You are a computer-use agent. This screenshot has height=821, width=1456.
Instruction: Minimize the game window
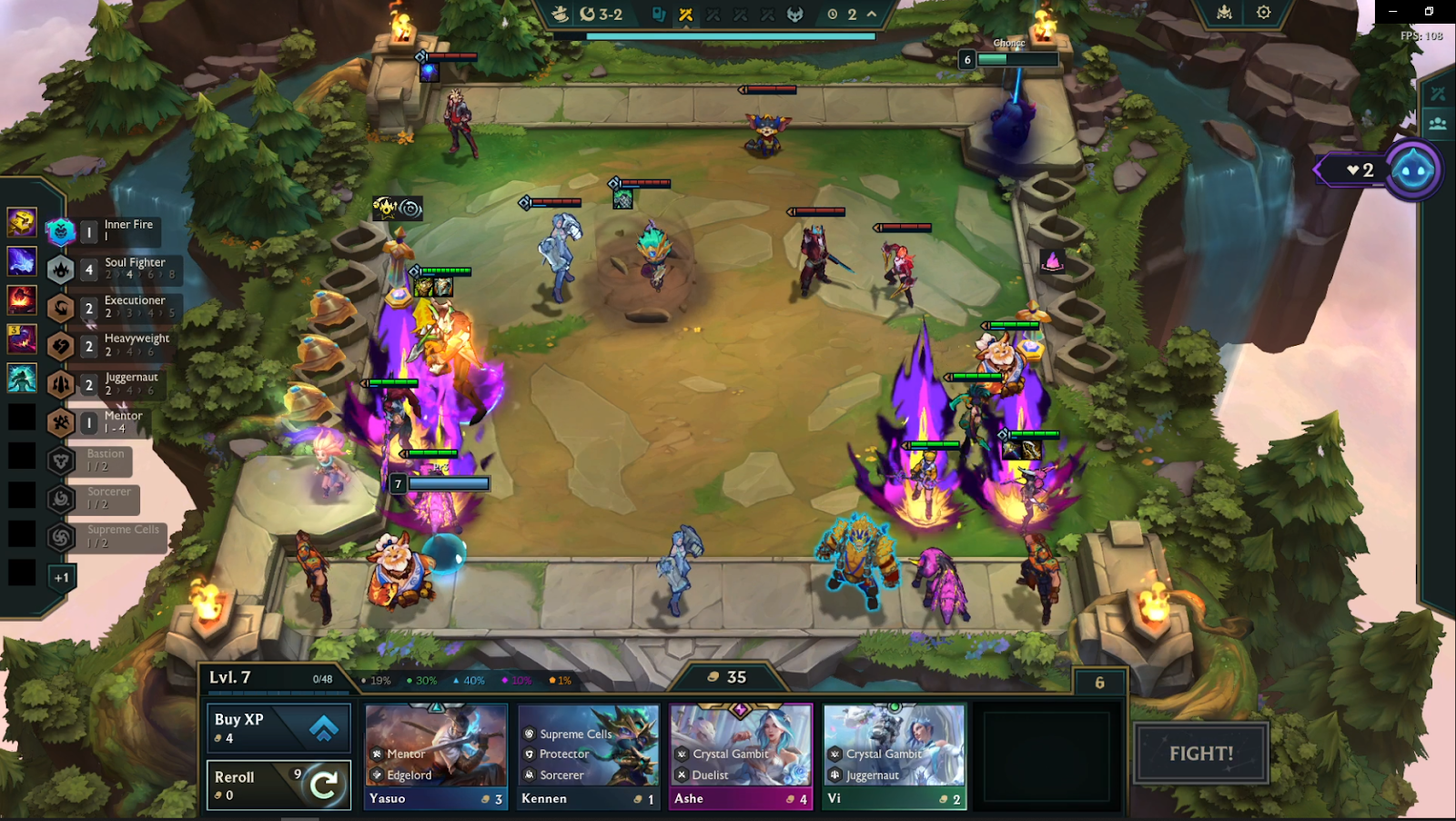(1392, 11)
